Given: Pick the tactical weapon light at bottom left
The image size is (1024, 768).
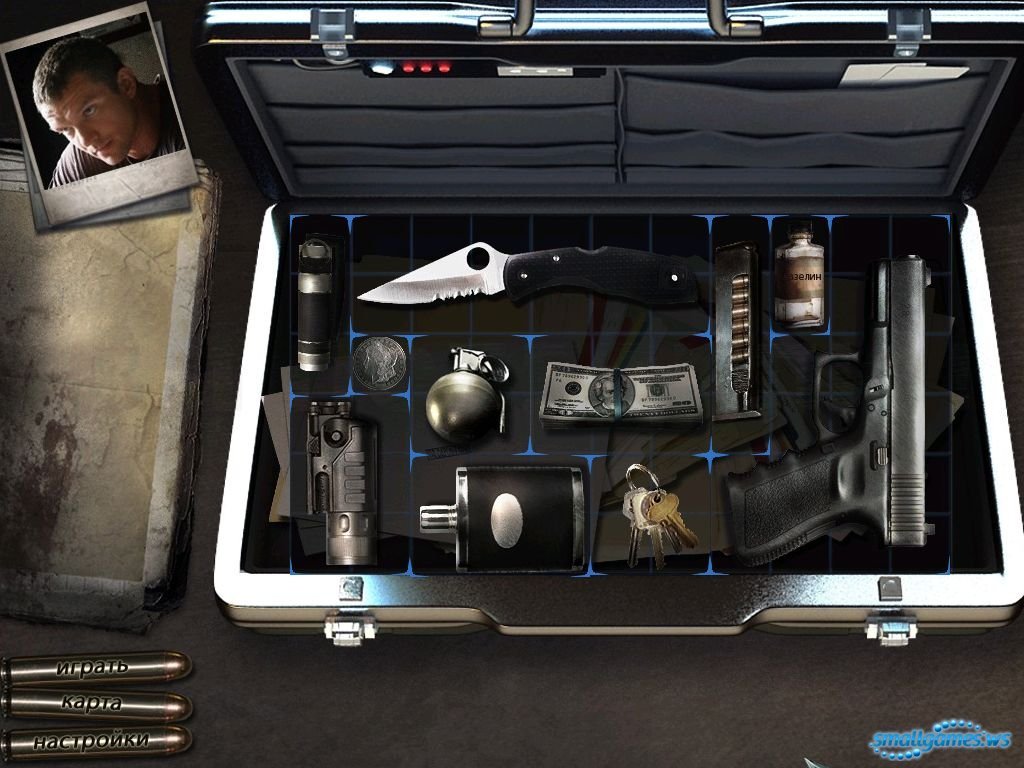Looking at the screenshot, I should pyautogui.click(x=341, y=480).
